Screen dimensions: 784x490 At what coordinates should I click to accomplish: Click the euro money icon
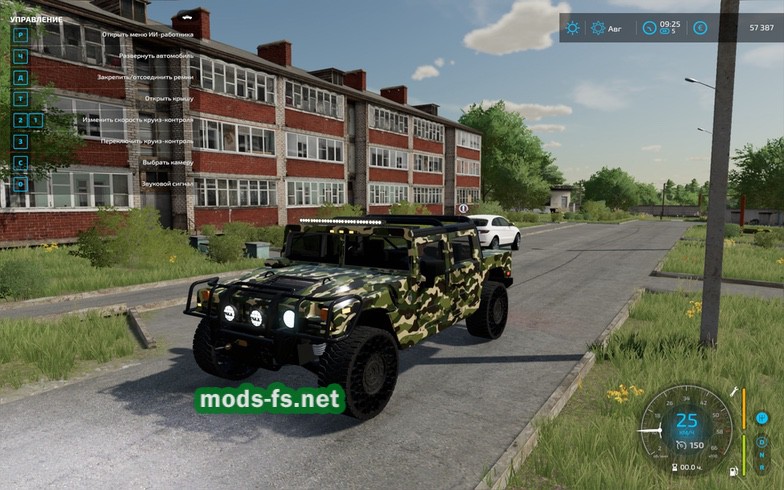(700, 28)
